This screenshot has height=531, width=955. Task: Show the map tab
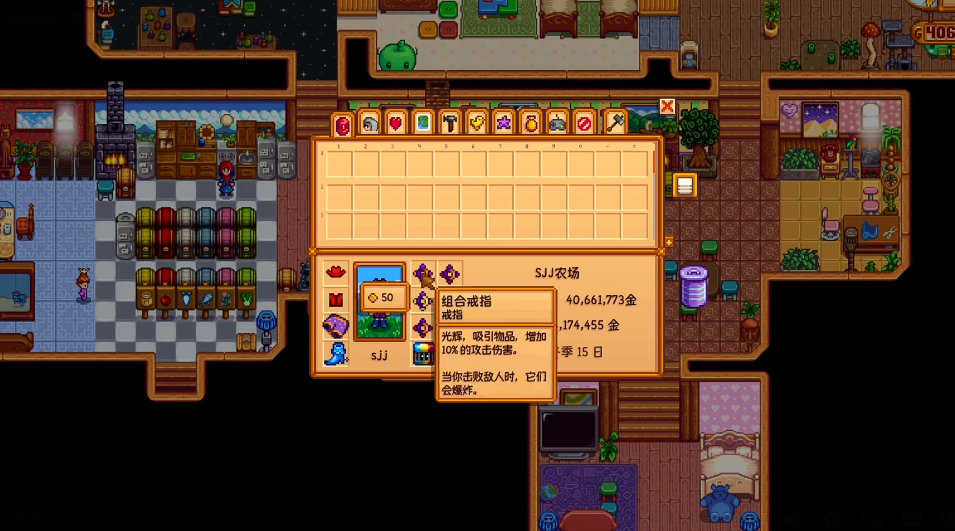point(423,123)
